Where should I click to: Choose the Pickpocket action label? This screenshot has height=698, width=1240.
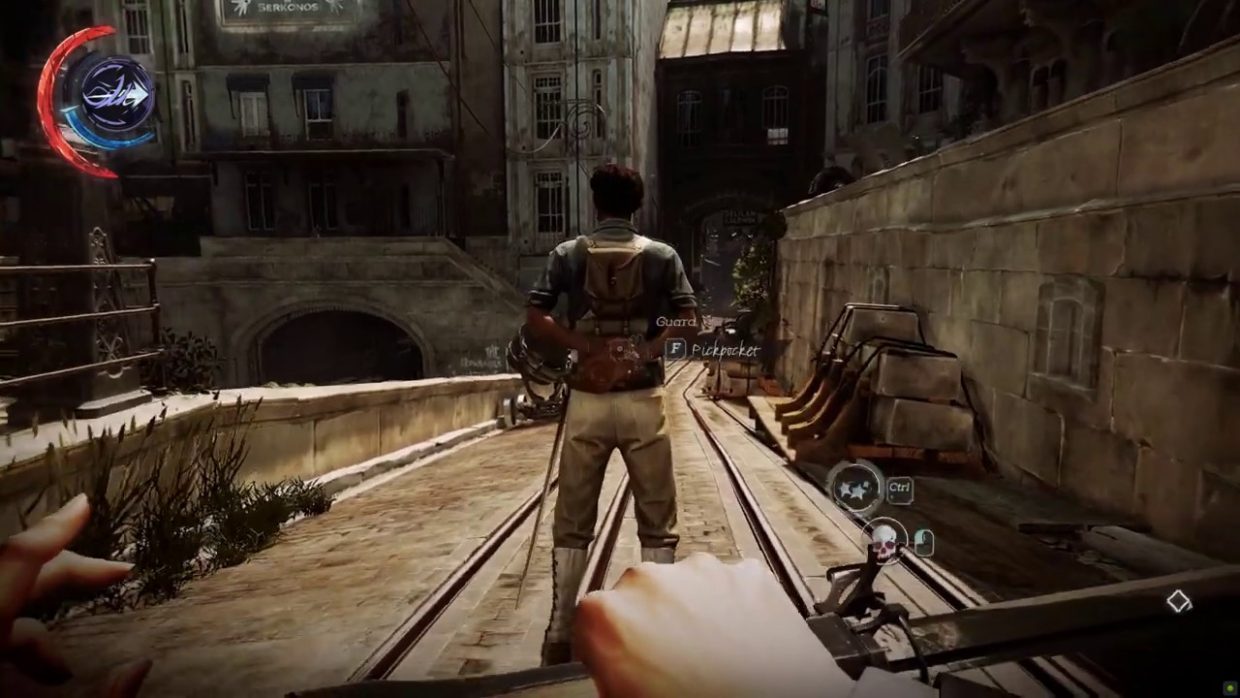[724, 349]
